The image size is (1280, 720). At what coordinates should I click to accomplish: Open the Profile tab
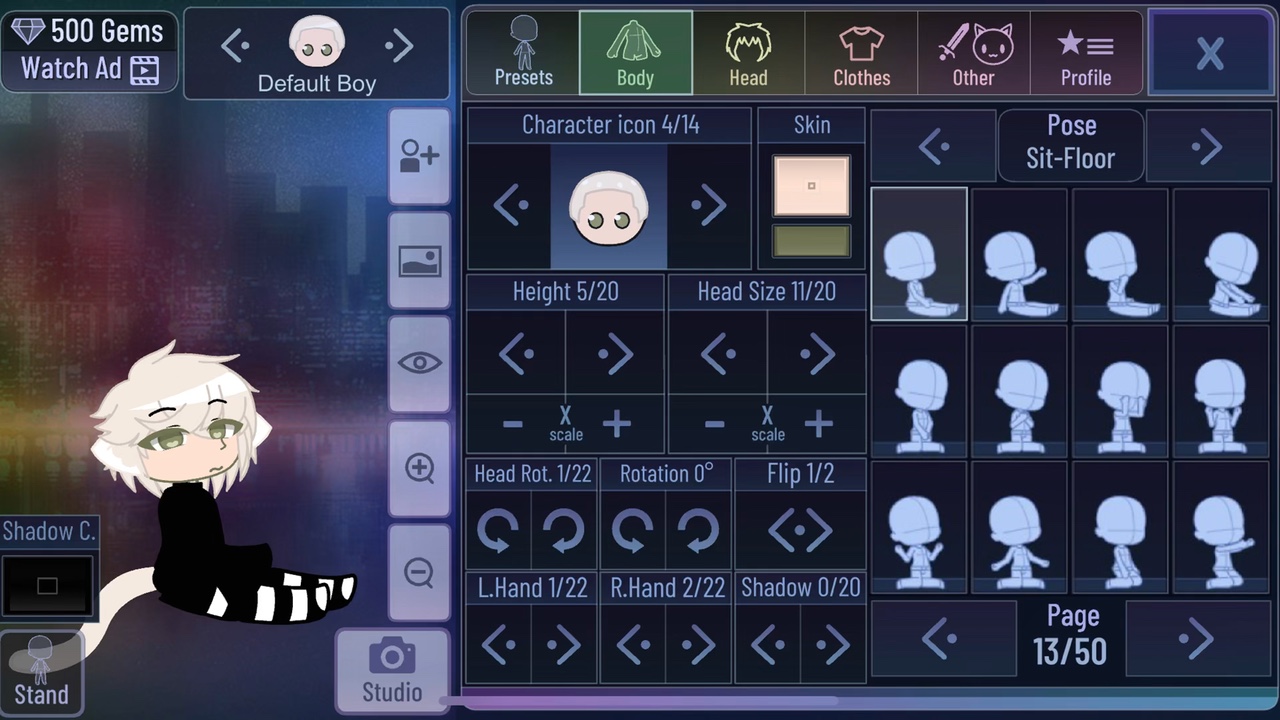[1086, 52]
